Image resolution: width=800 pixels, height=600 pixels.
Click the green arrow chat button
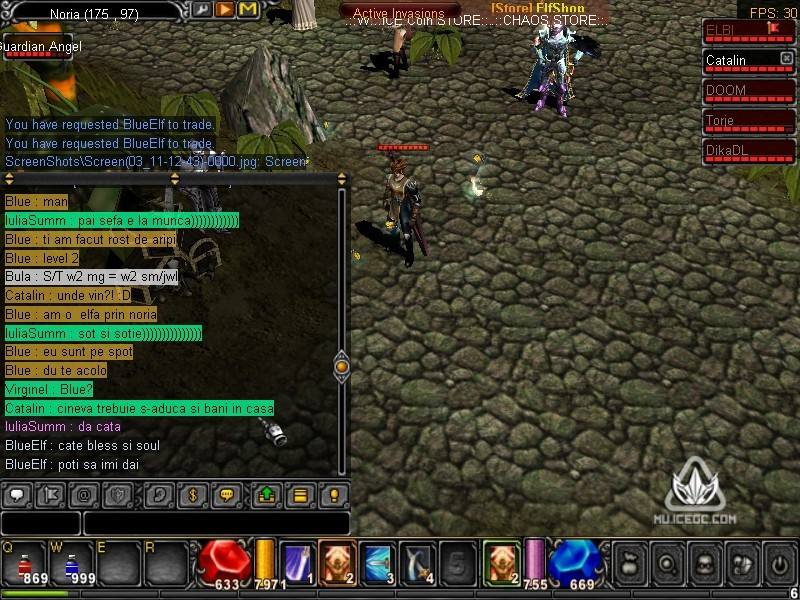click(267, 495)
